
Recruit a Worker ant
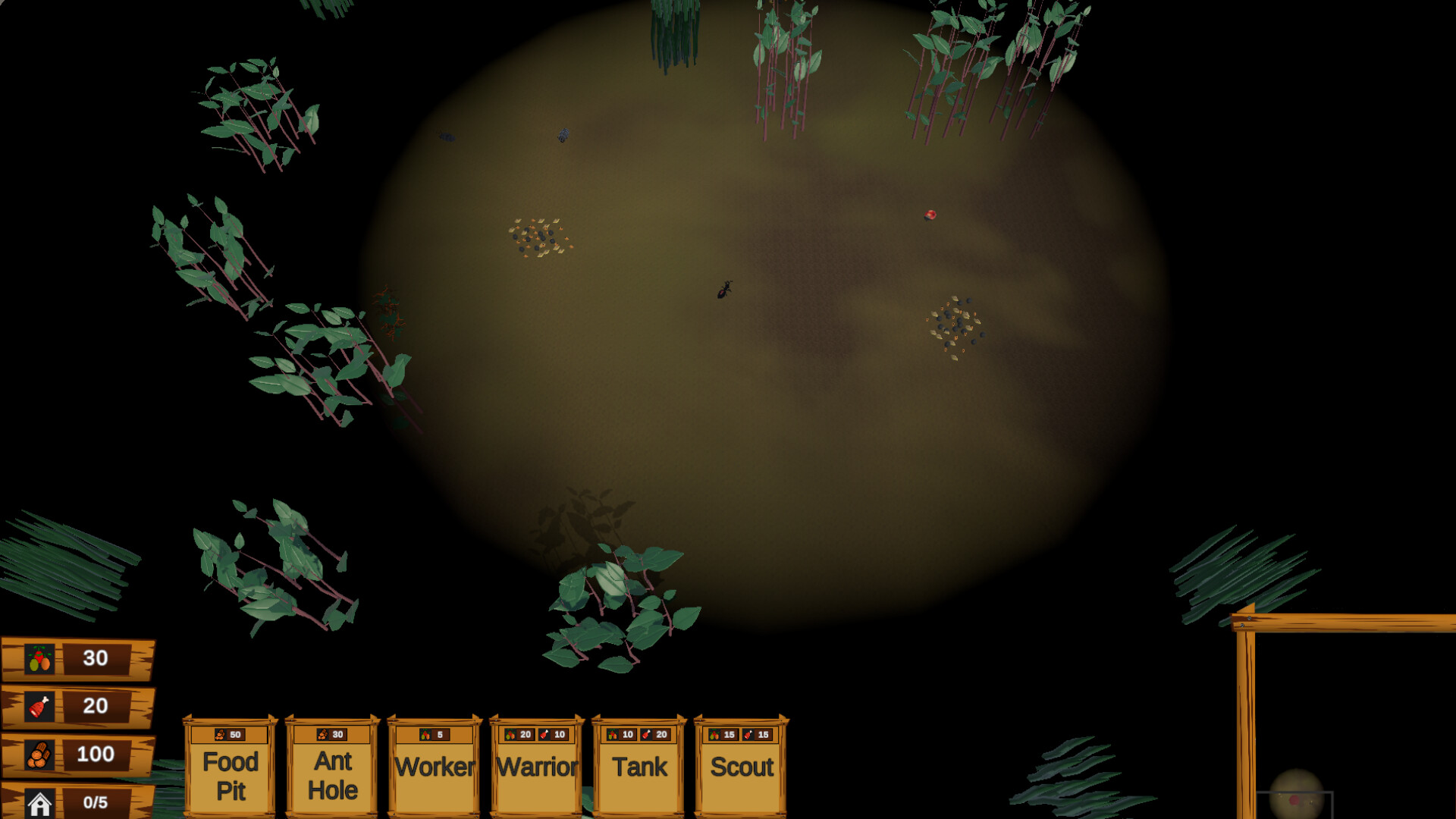coord(434,767)
